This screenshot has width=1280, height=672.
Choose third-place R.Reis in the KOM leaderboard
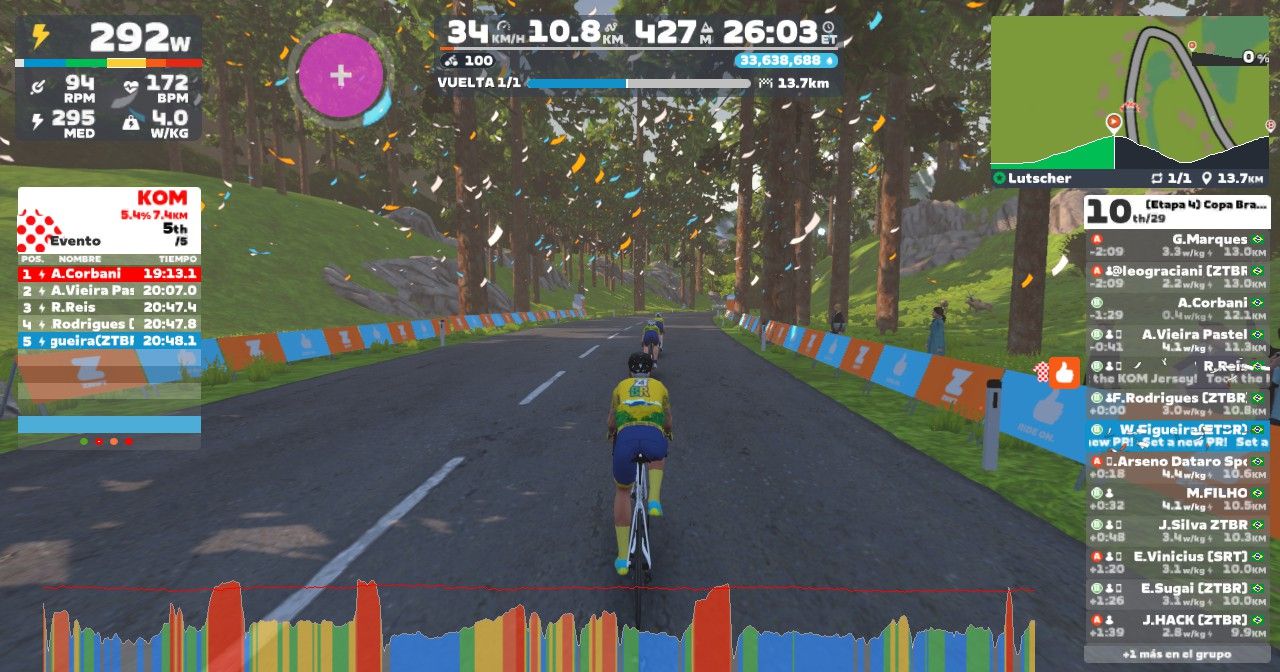tap(109, 307)
